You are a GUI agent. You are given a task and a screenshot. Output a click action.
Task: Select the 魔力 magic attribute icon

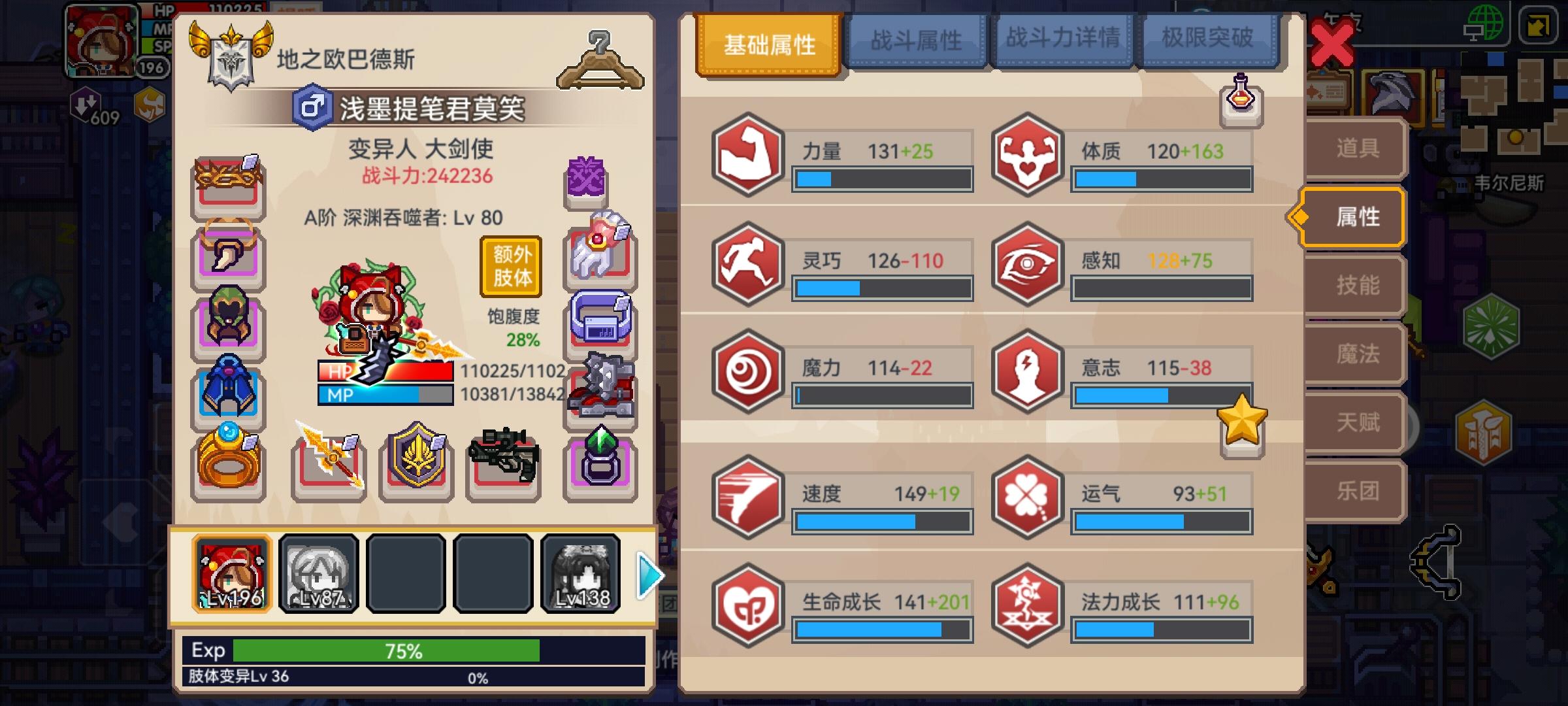point(747,369)
